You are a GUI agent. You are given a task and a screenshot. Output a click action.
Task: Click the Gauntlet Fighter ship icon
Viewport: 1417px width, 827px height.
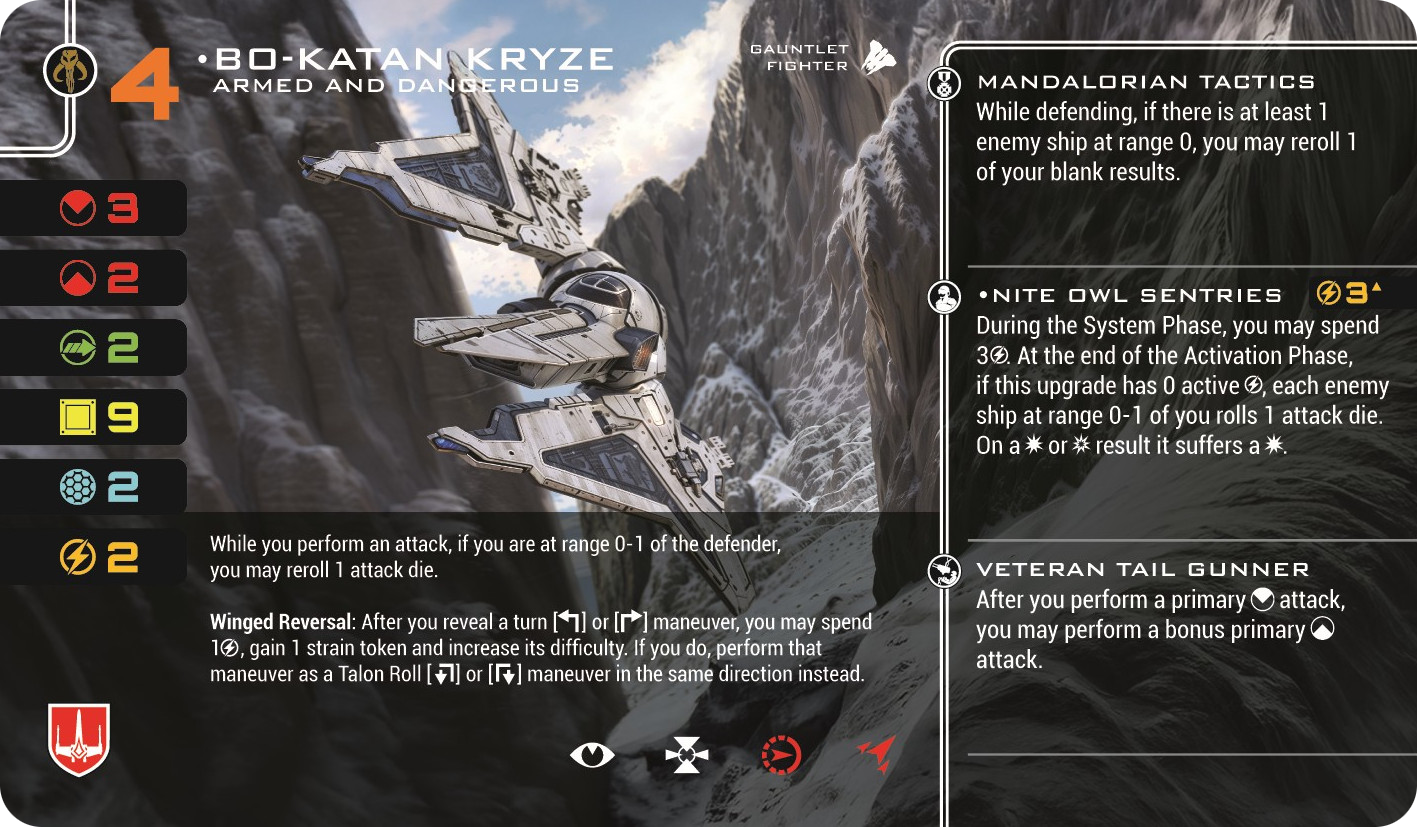878,57
